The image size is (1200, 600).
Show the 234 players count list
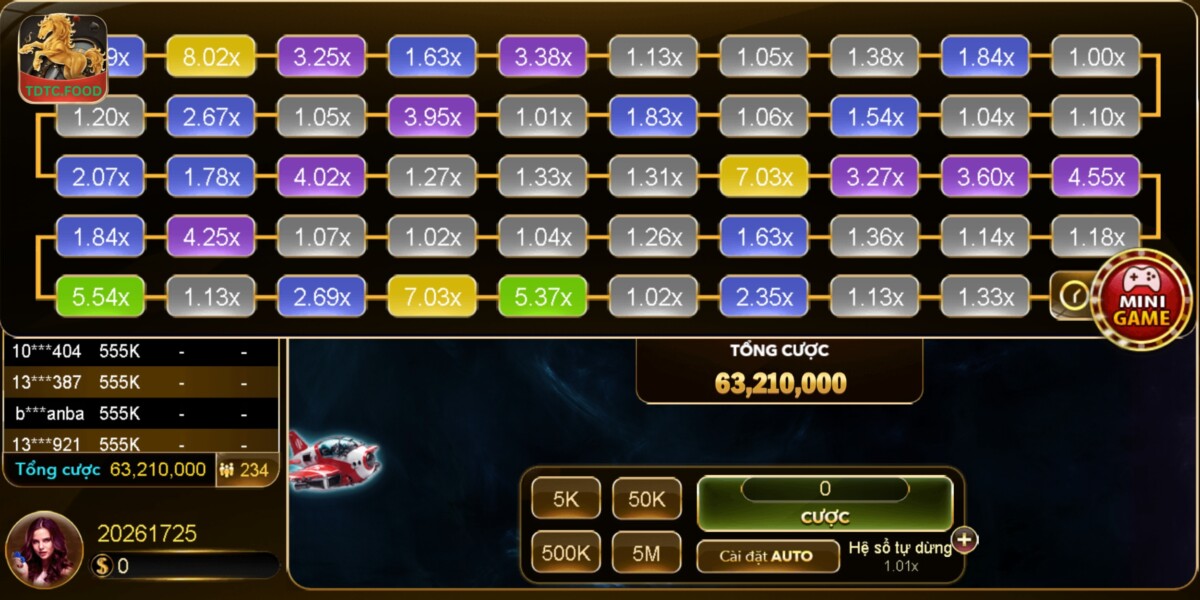(245, 470)
